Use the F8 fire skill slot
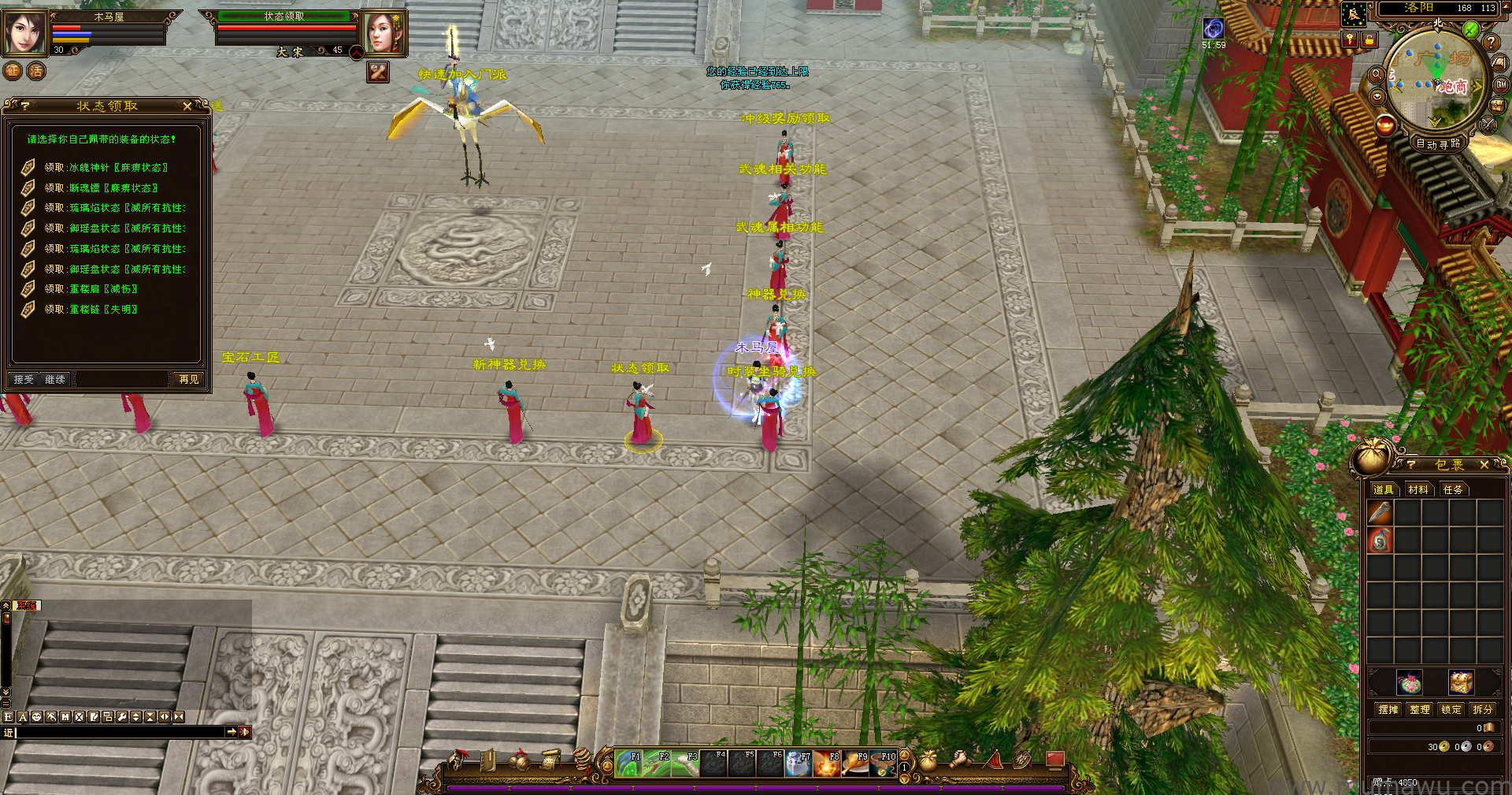1512x795 pixels. [x=827, y=763]
